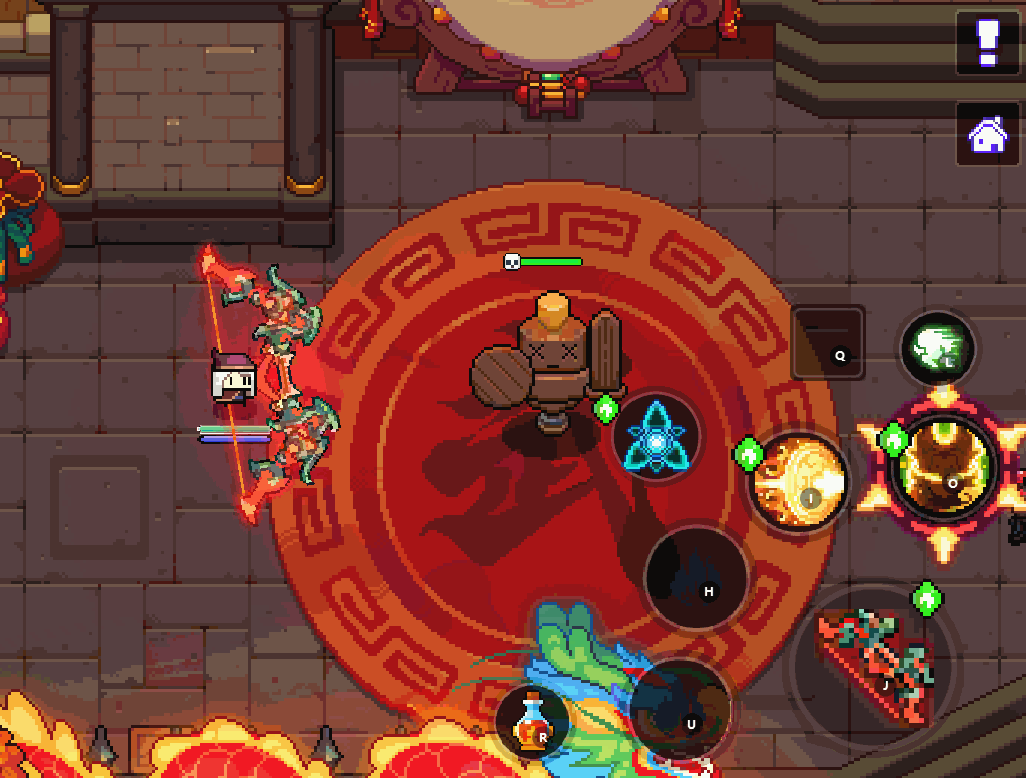Image resolution: width=1026 pixels, height=778 pixels.
Task: Activate the blue triangle rune skill
Action: pos(656,440)
